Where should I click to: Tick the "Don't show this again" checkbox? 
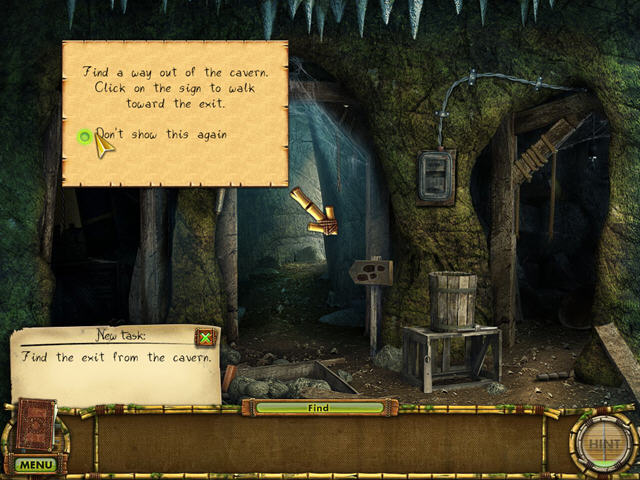85,136
